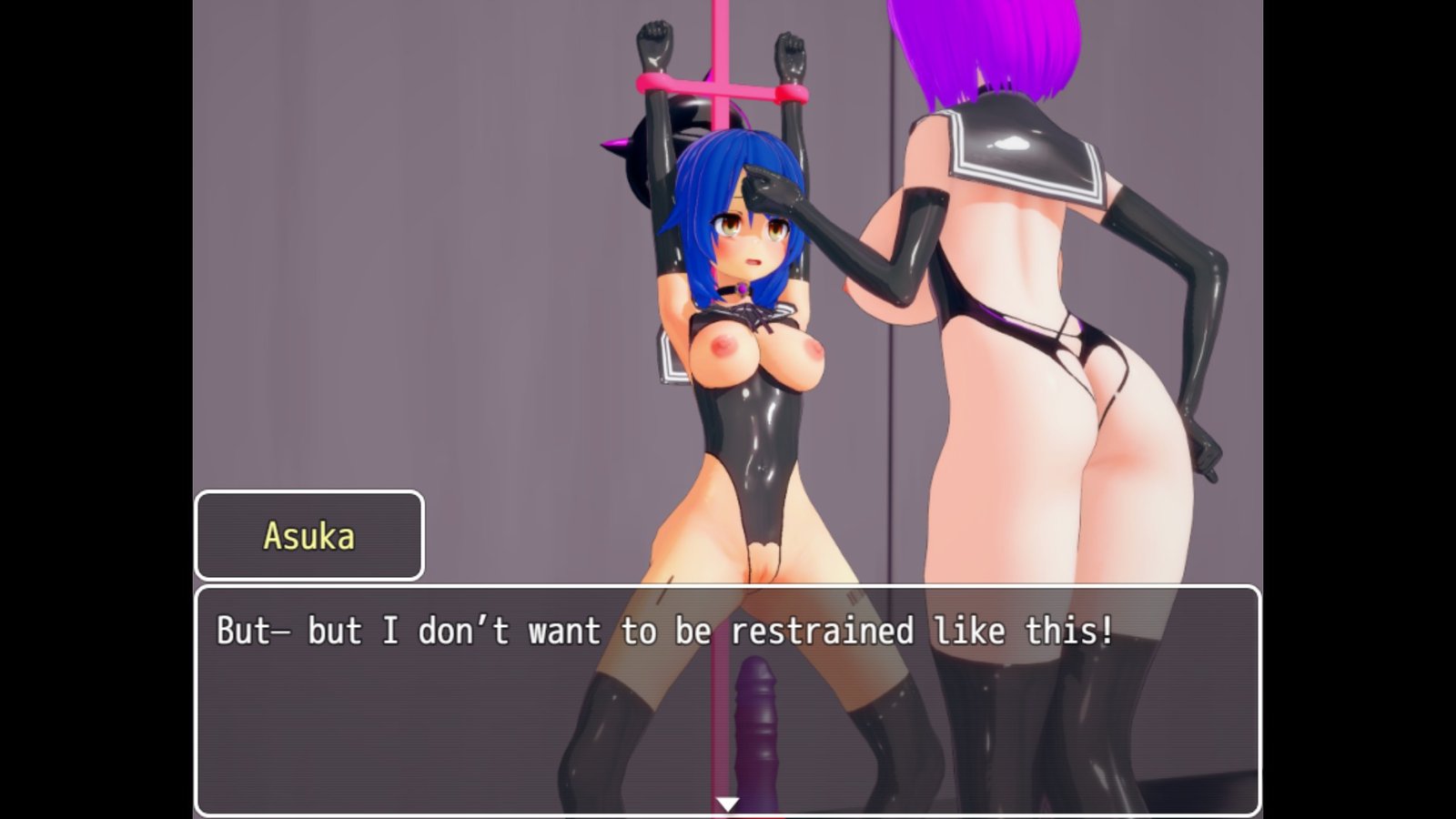Click the sailor collar on the standing character

[x=1028, y=146]
